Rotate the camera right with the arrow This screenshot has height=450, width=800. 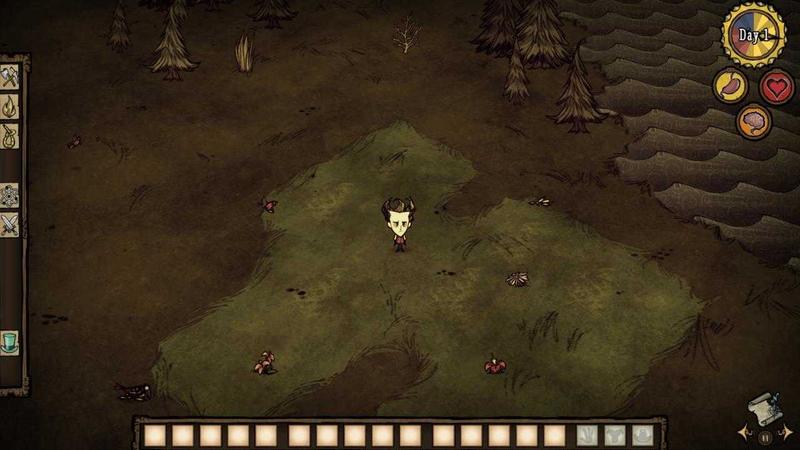pyautogui.click(x=788, y=433)
